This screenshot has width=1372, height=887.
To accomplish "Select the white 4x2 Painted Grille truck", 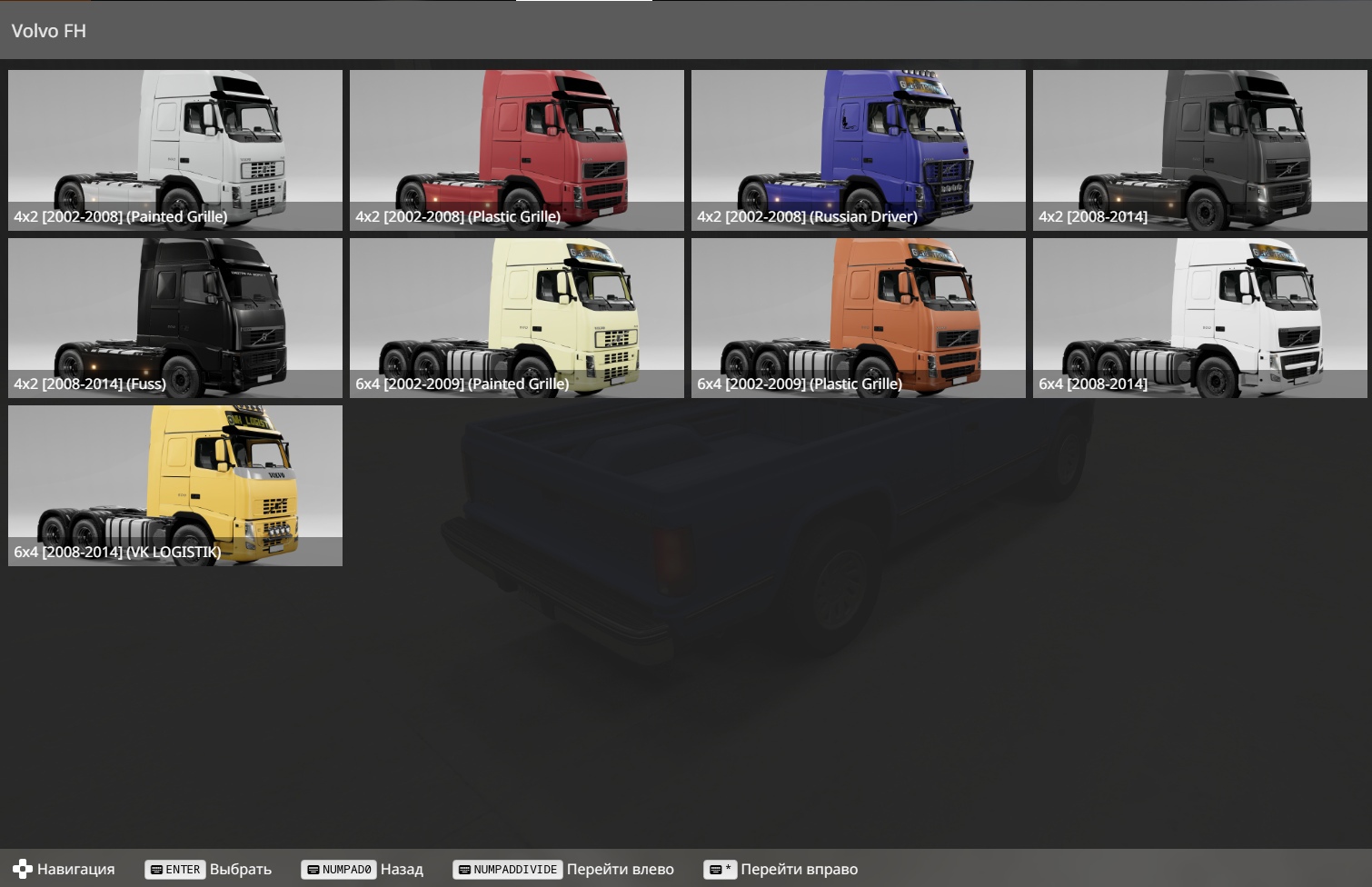I will point(175,150).
